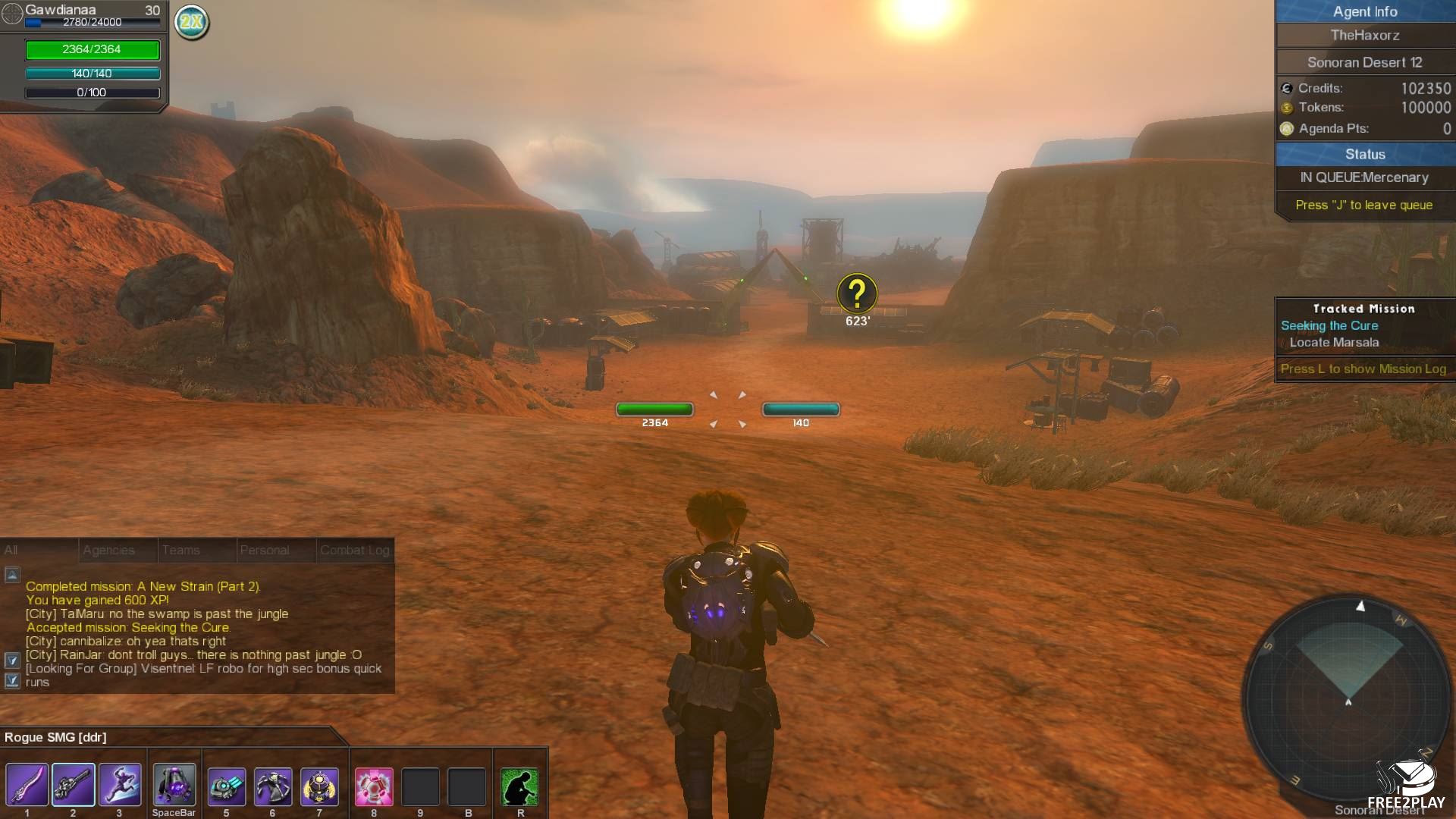Equip the Rogue SMG gun slot

pos(74,785)
